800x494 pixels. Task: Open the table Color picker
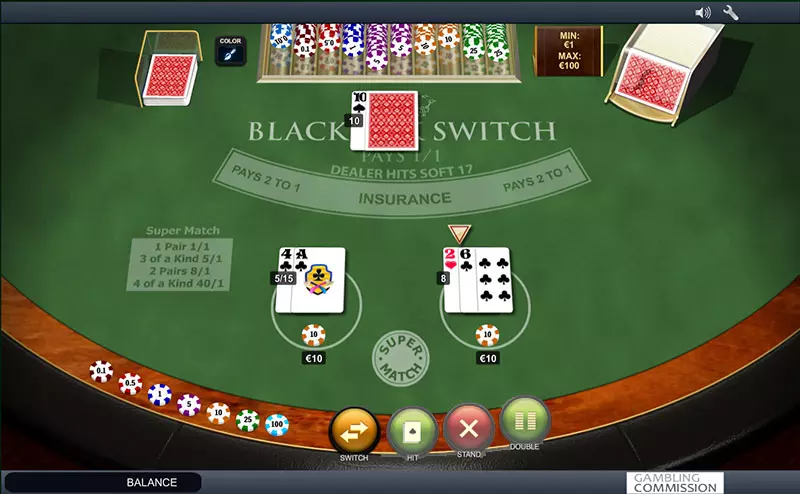pyautogui.click(x=230, y=50)
